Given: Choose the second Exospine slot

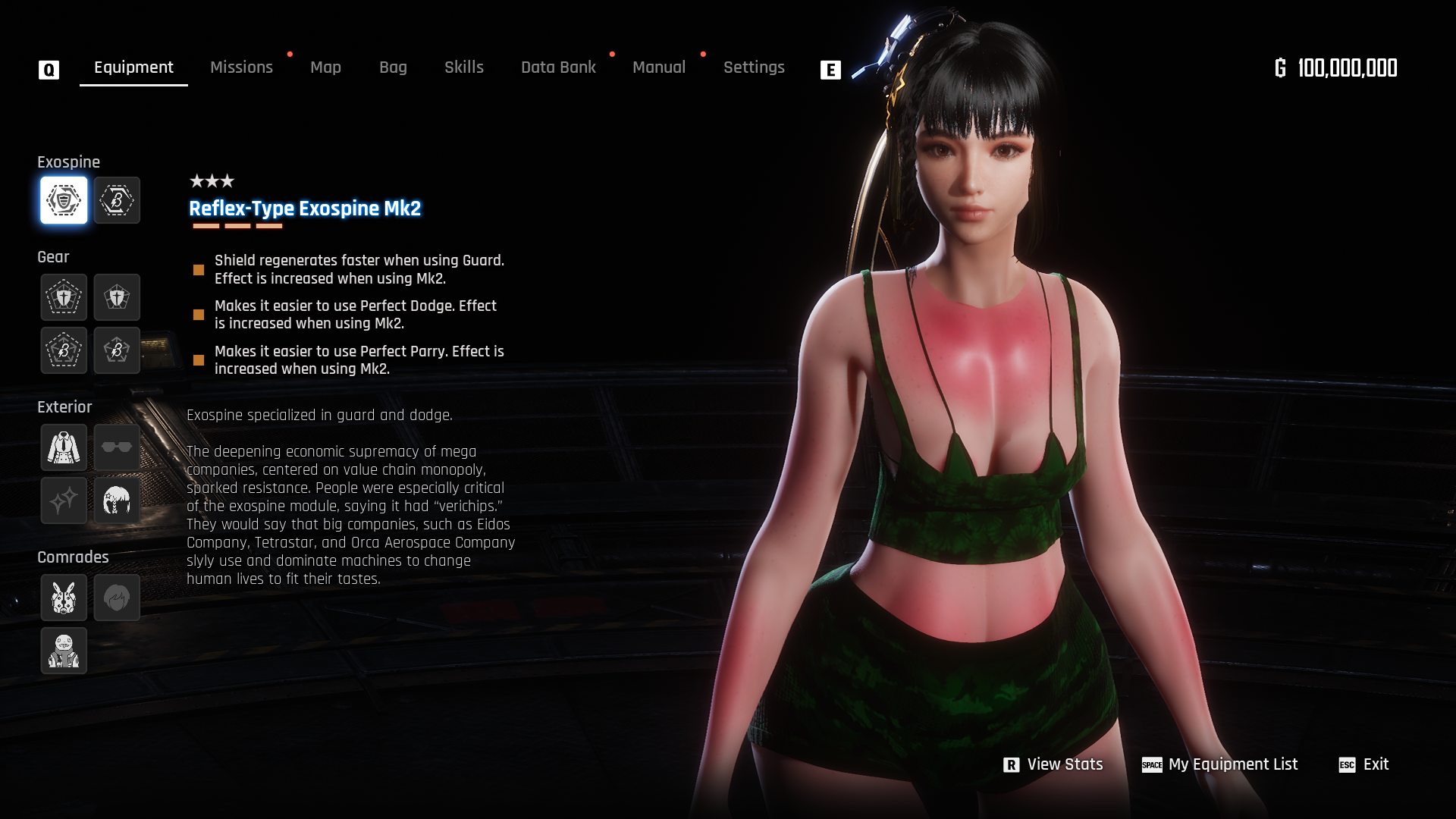Looking at the screenshot, I should pos(117,200).
